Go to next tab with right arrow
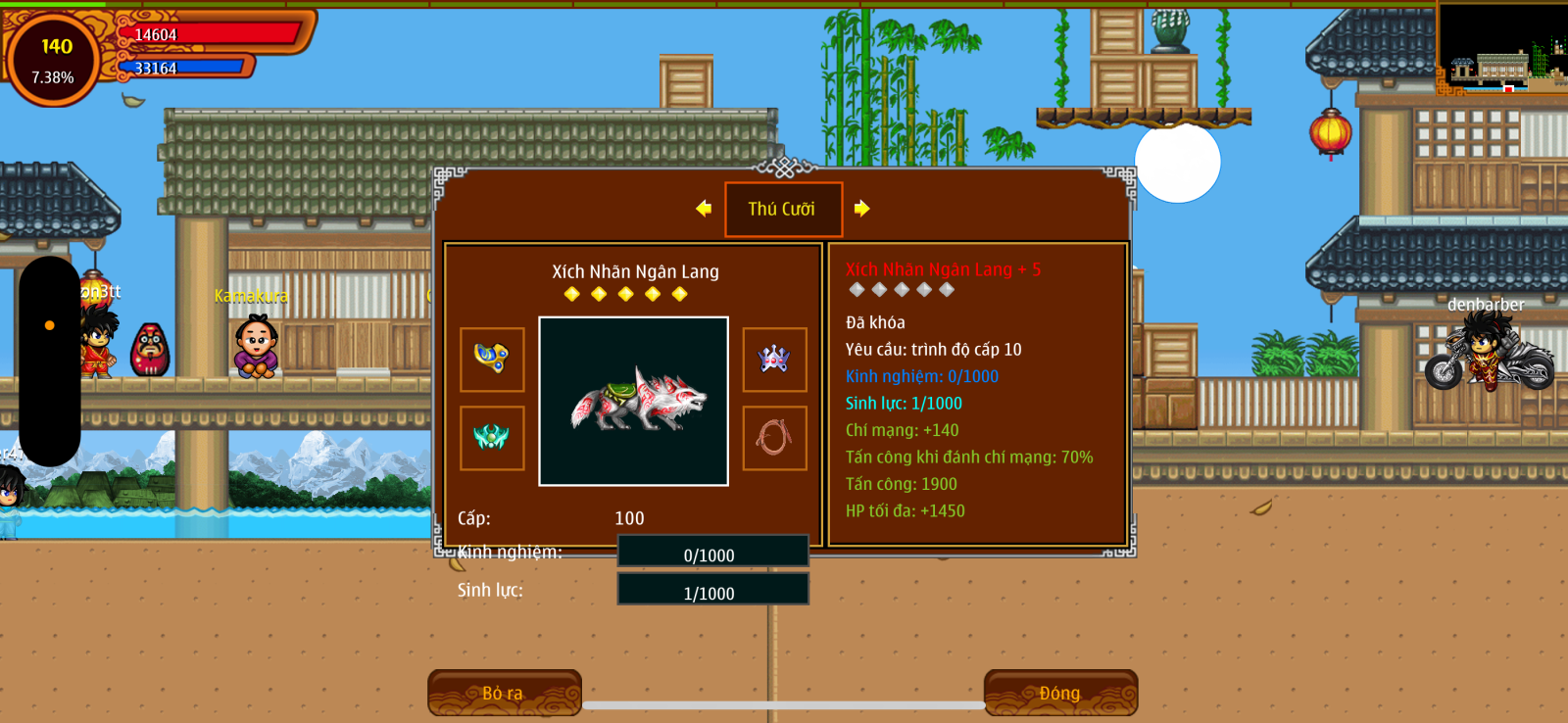This screenshot has height=723, width=1568. coord(861,208)
